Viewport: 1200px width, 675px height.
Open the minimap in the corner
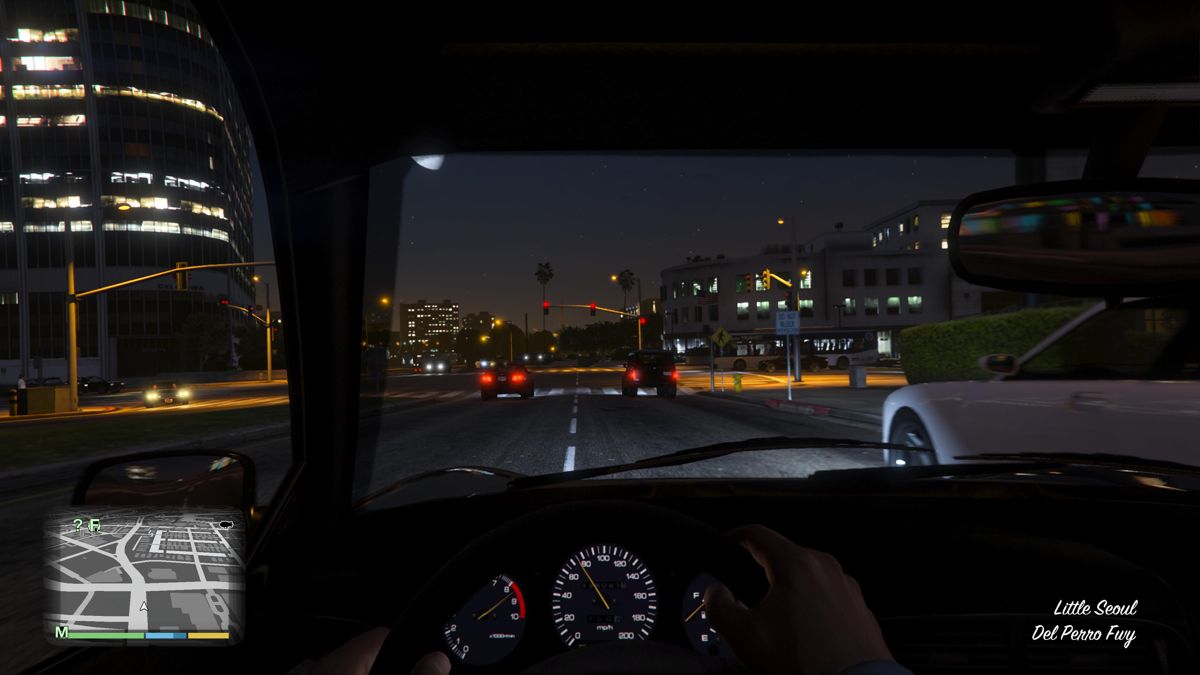[145, 570]
